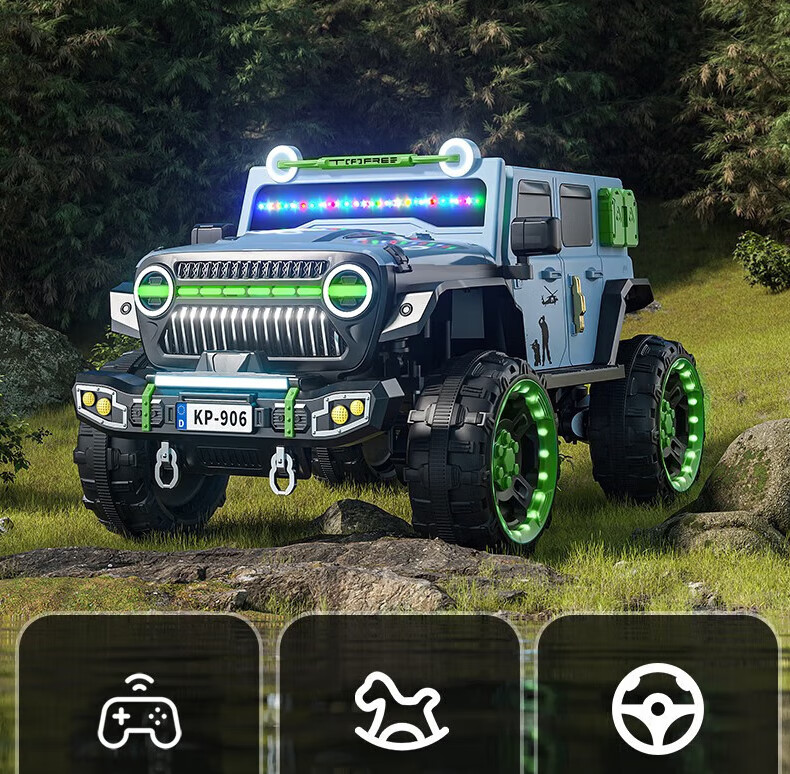This screenshot has height=774, width=790.
Task: Choose the rocking horse icon tile
Action: (398, 708)
